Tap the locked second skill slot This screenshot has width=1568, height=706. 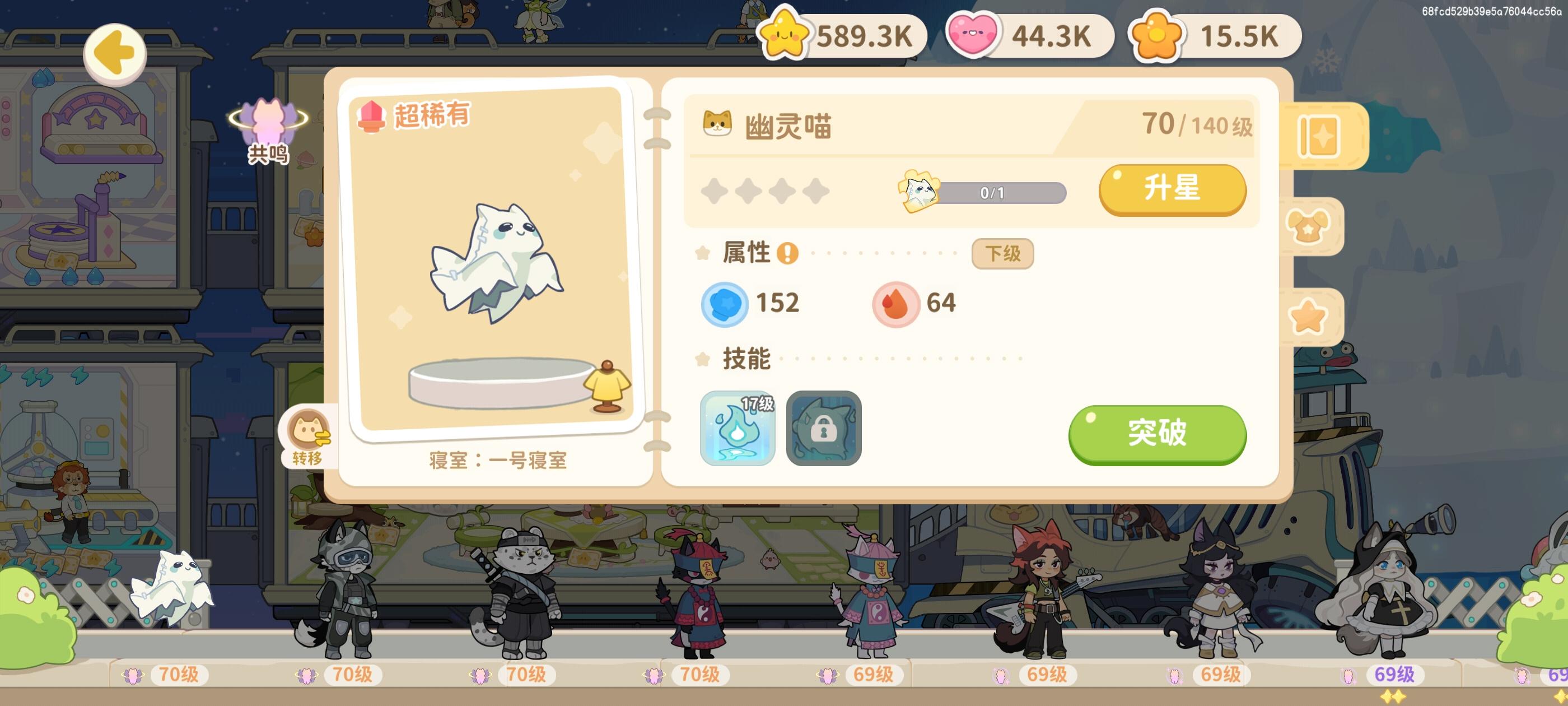pyautogui.click(x=824, y=429)
